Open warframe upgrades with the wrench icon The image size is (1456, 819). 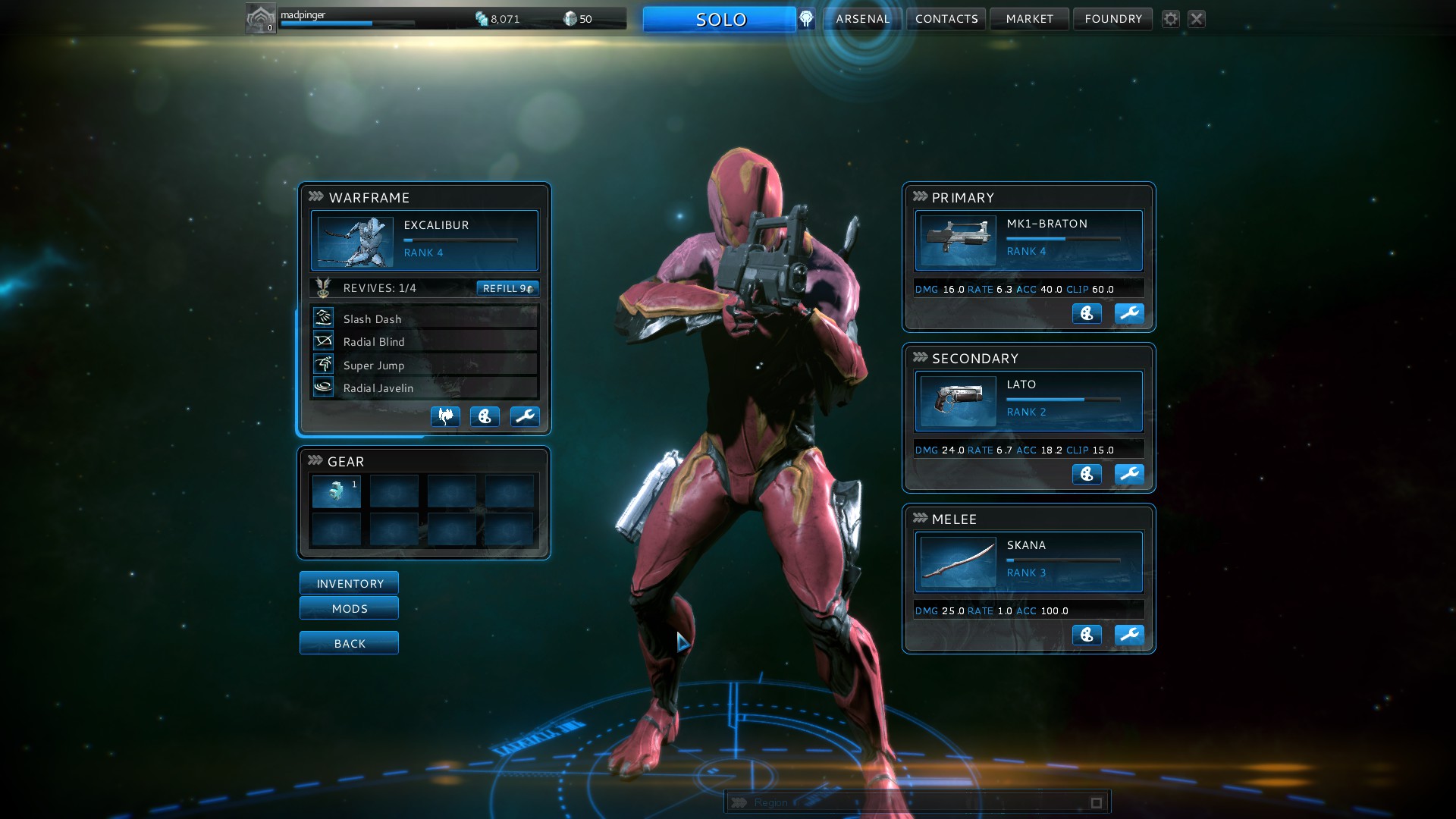point(524,416)
